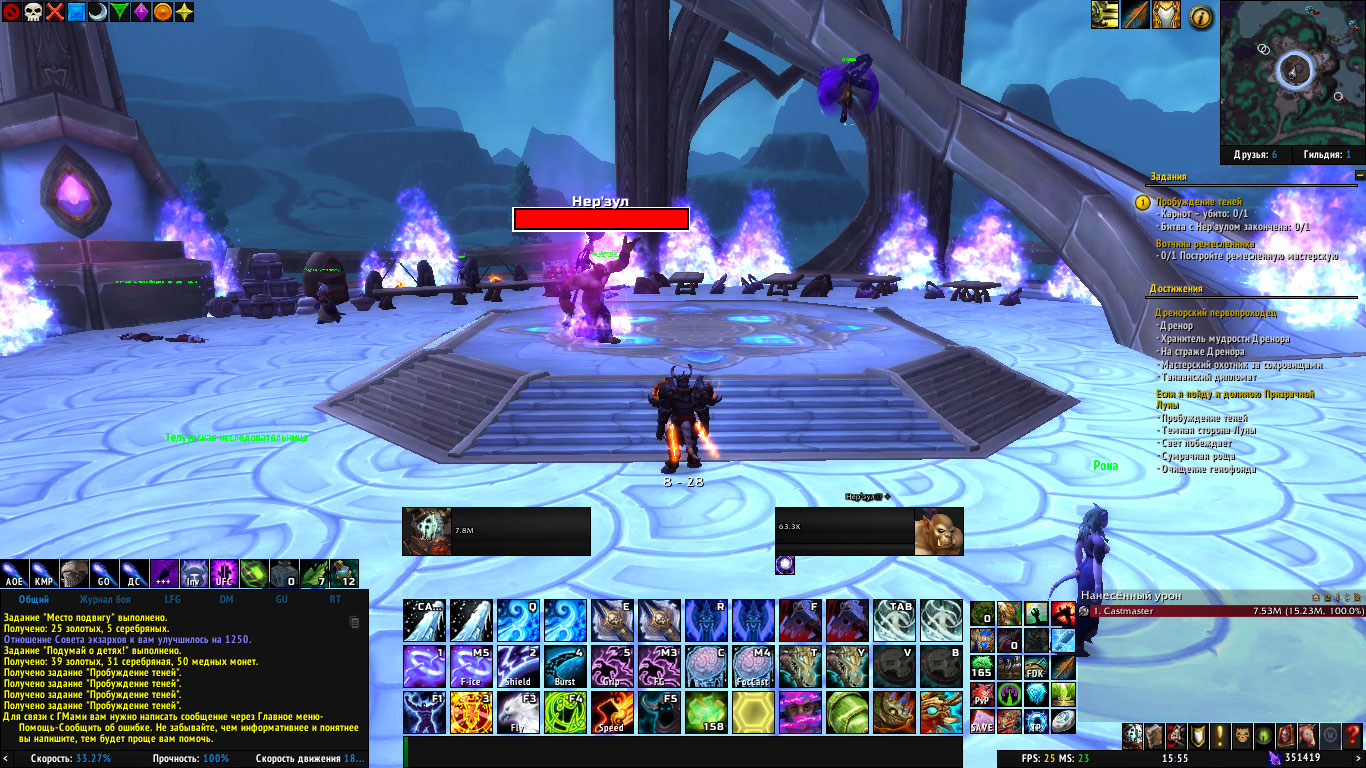Select Castmaster row in the damage meter
The height and width of the screenshot is (768, 1366).
point(1221,610)
